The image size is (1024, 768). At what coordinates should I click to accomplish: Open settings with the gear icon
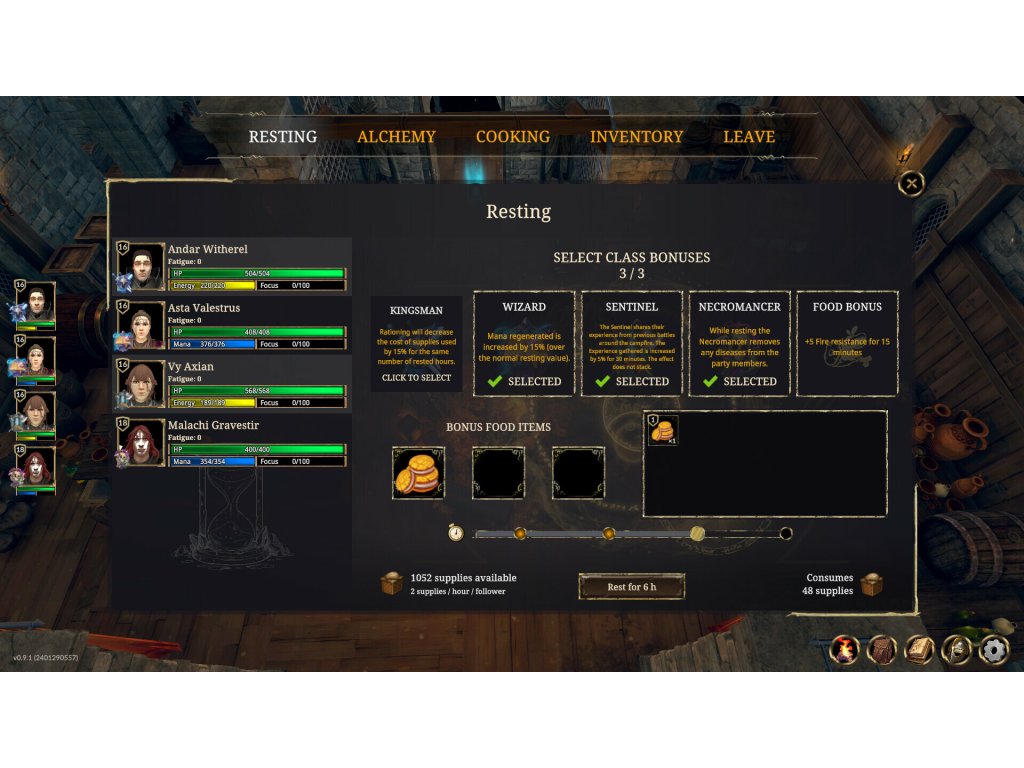[x=993, y=650]
